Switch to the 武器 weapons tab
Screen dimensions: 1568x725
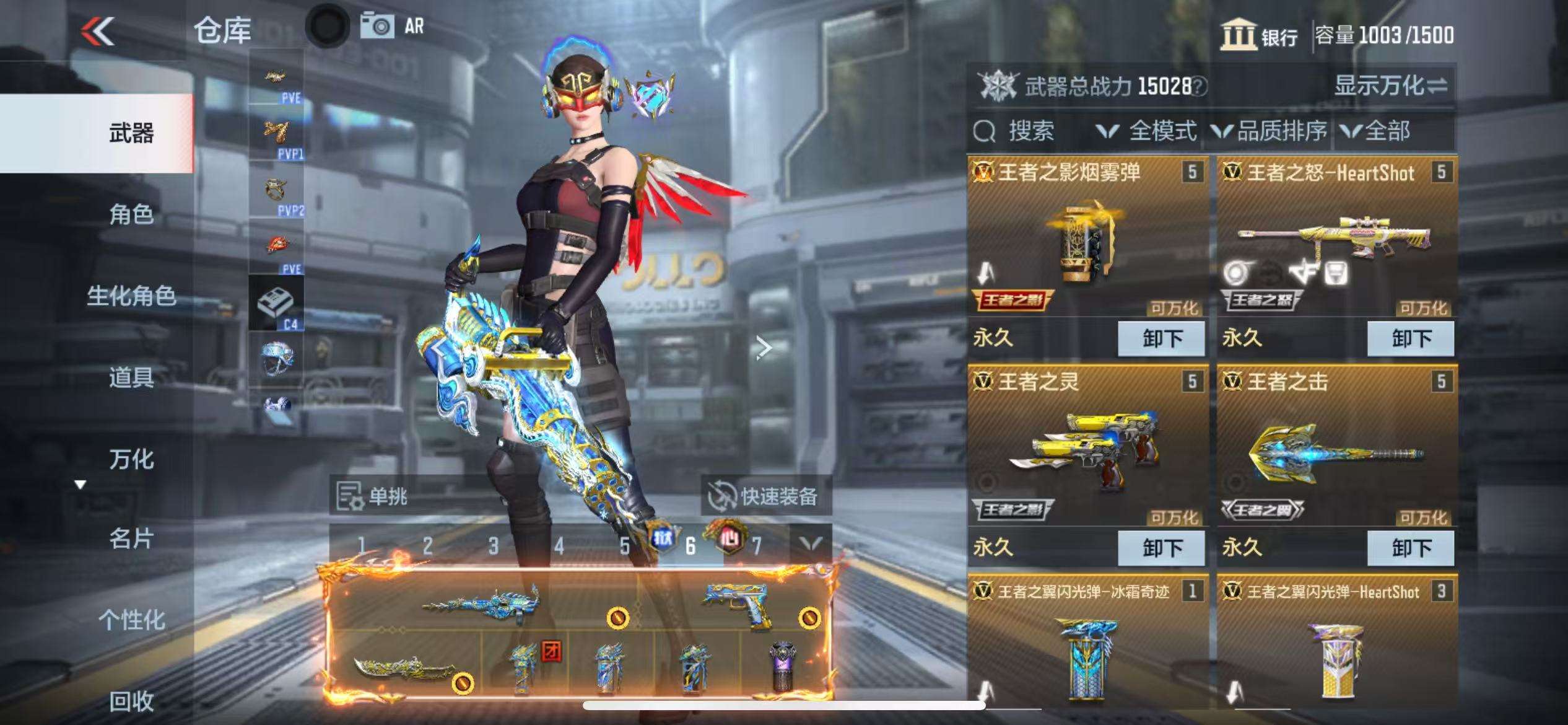click(x=131, y=133)
